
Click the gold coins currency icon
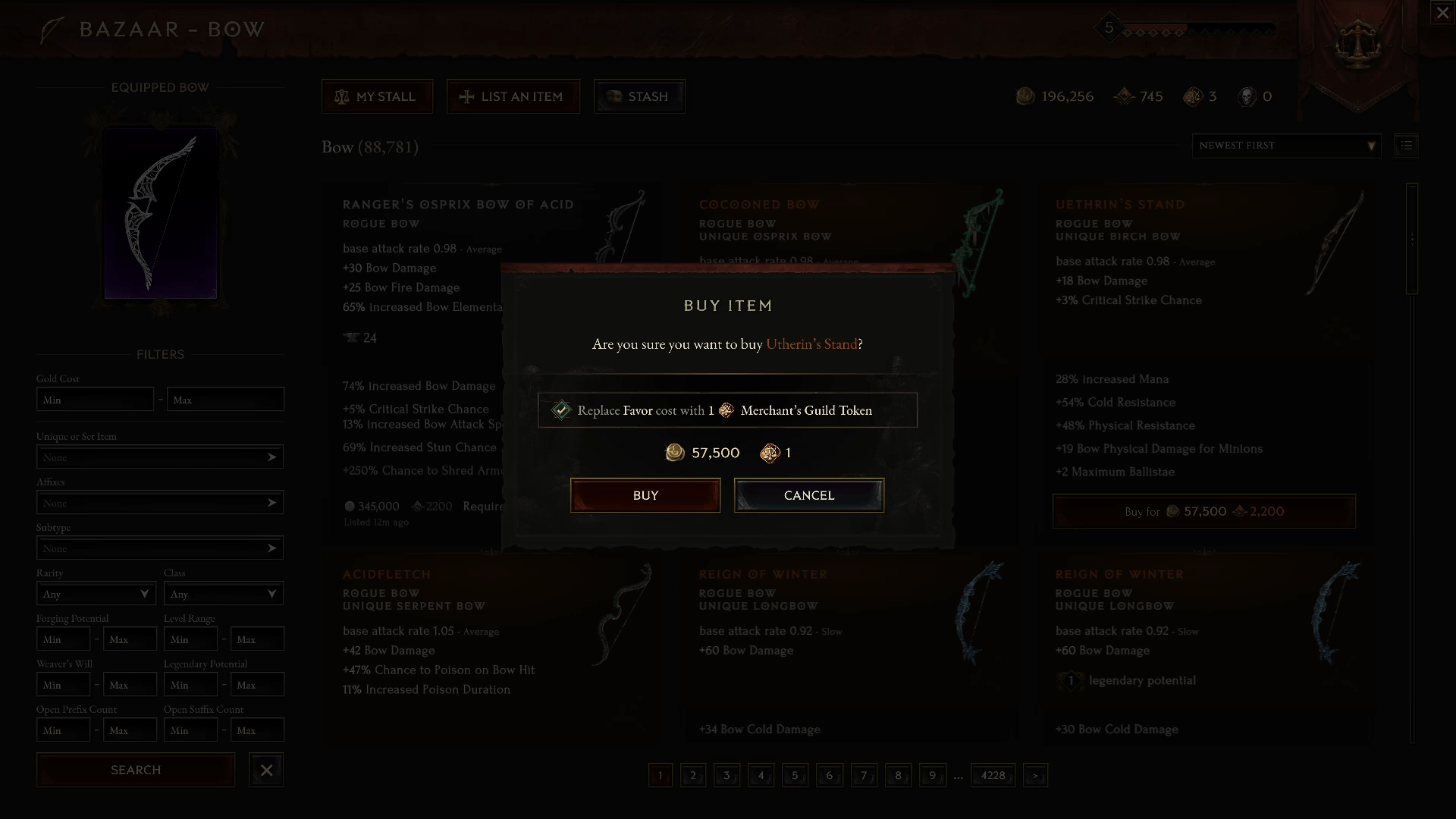pyautogui.click(x=1025, y=96)
